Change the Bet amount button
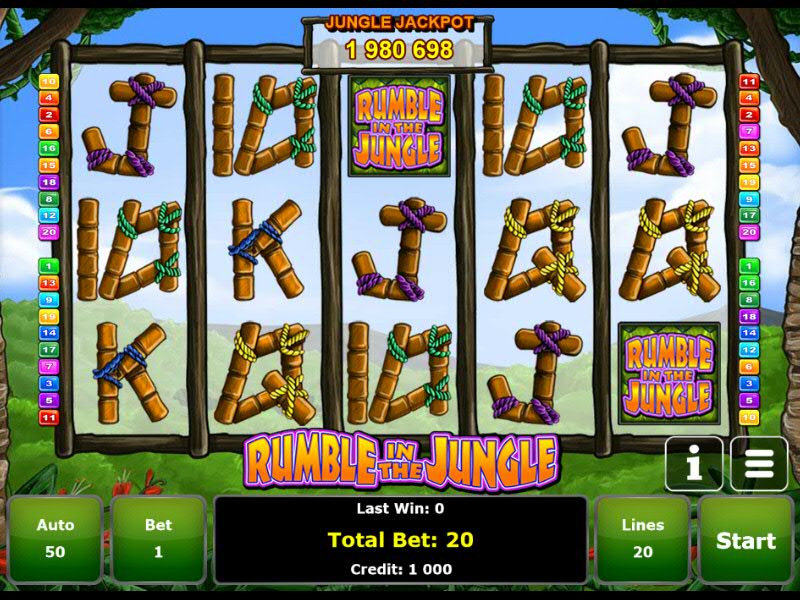The height and width of the screenshot is (600, 800). (x=158, y=540)
